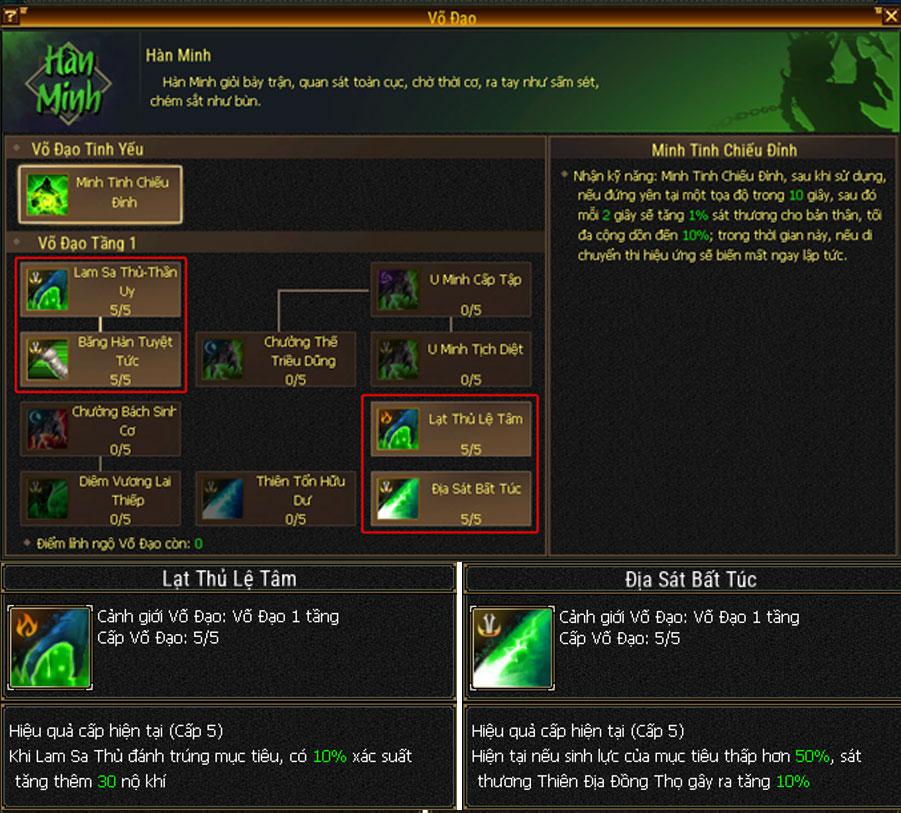Pick the Chướng Thể Triêu Dũng skill
Viewport: 901px width, 813px height.
(x=276, y=359)
